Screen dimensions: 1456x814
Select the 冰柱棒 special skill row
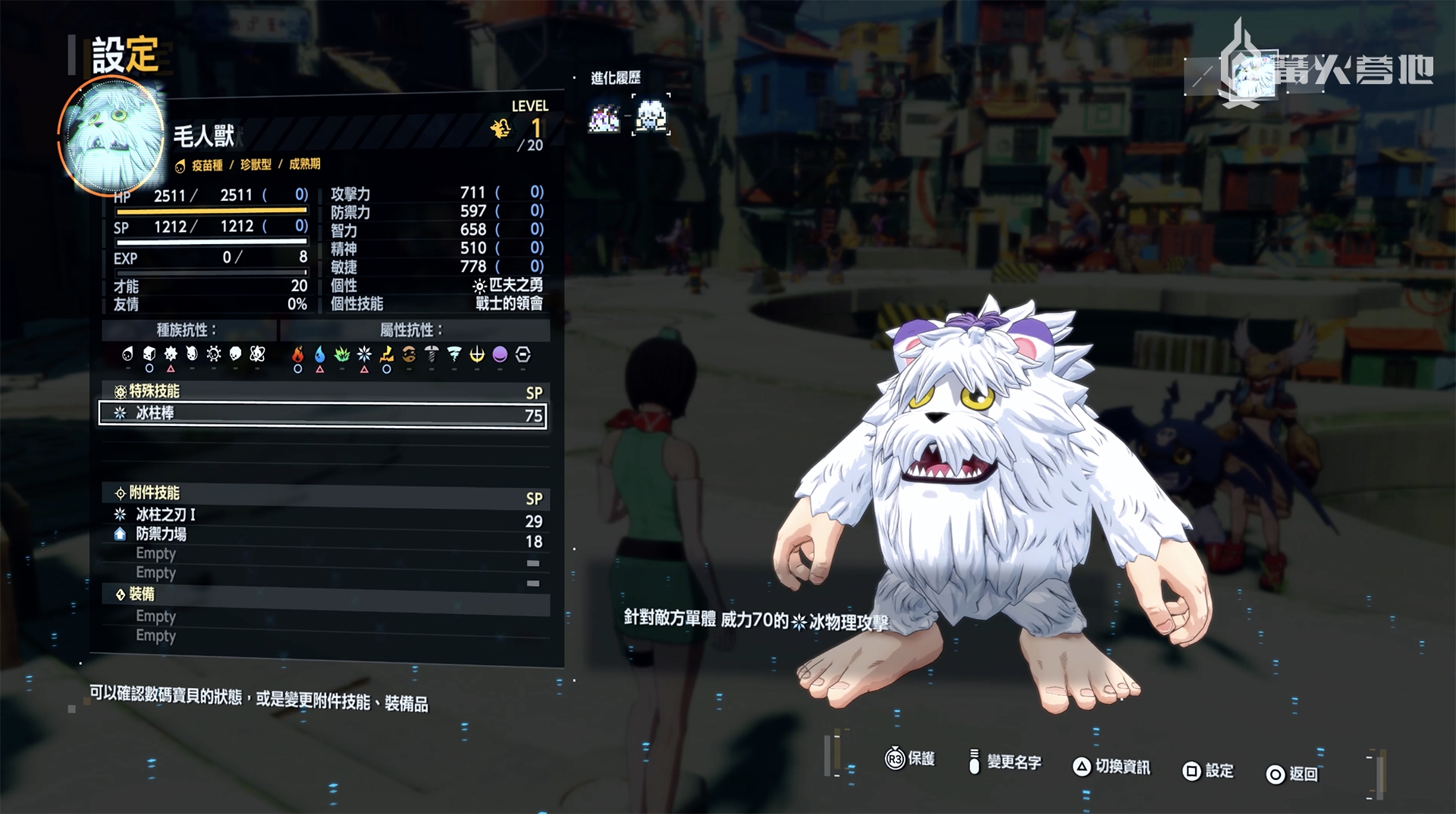coord(322,414)
